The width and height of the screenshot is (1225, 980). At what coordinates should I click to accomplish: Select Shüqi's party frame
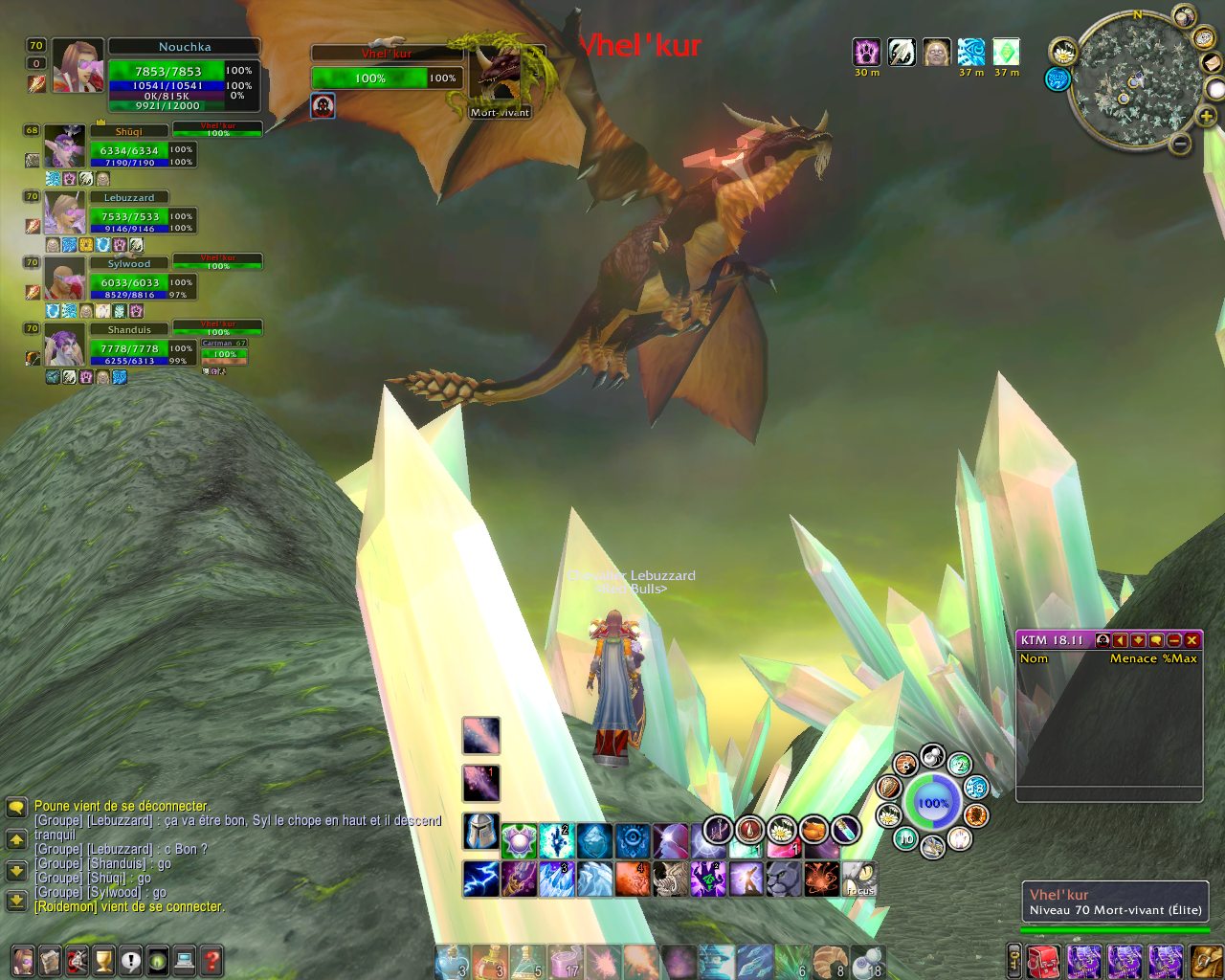[x=129, y=149]
